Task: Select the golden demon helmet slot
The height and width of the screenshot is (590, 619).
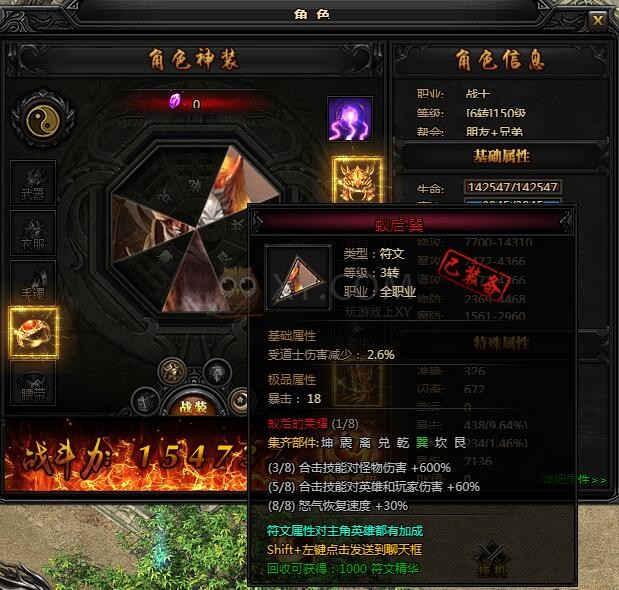Action: (353, 180)
